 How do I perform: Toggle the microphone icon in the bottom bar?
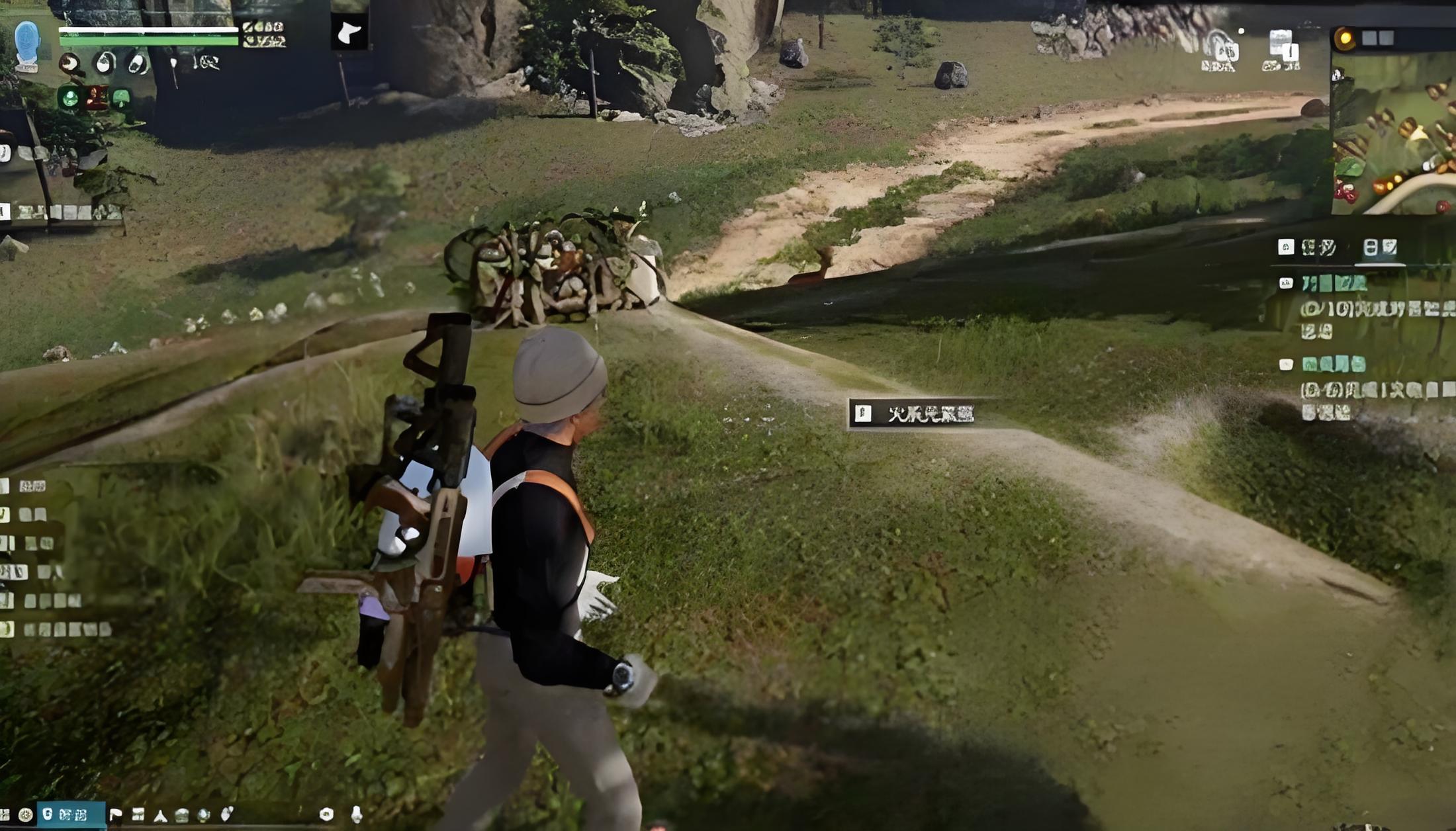(x=356, y=814)
